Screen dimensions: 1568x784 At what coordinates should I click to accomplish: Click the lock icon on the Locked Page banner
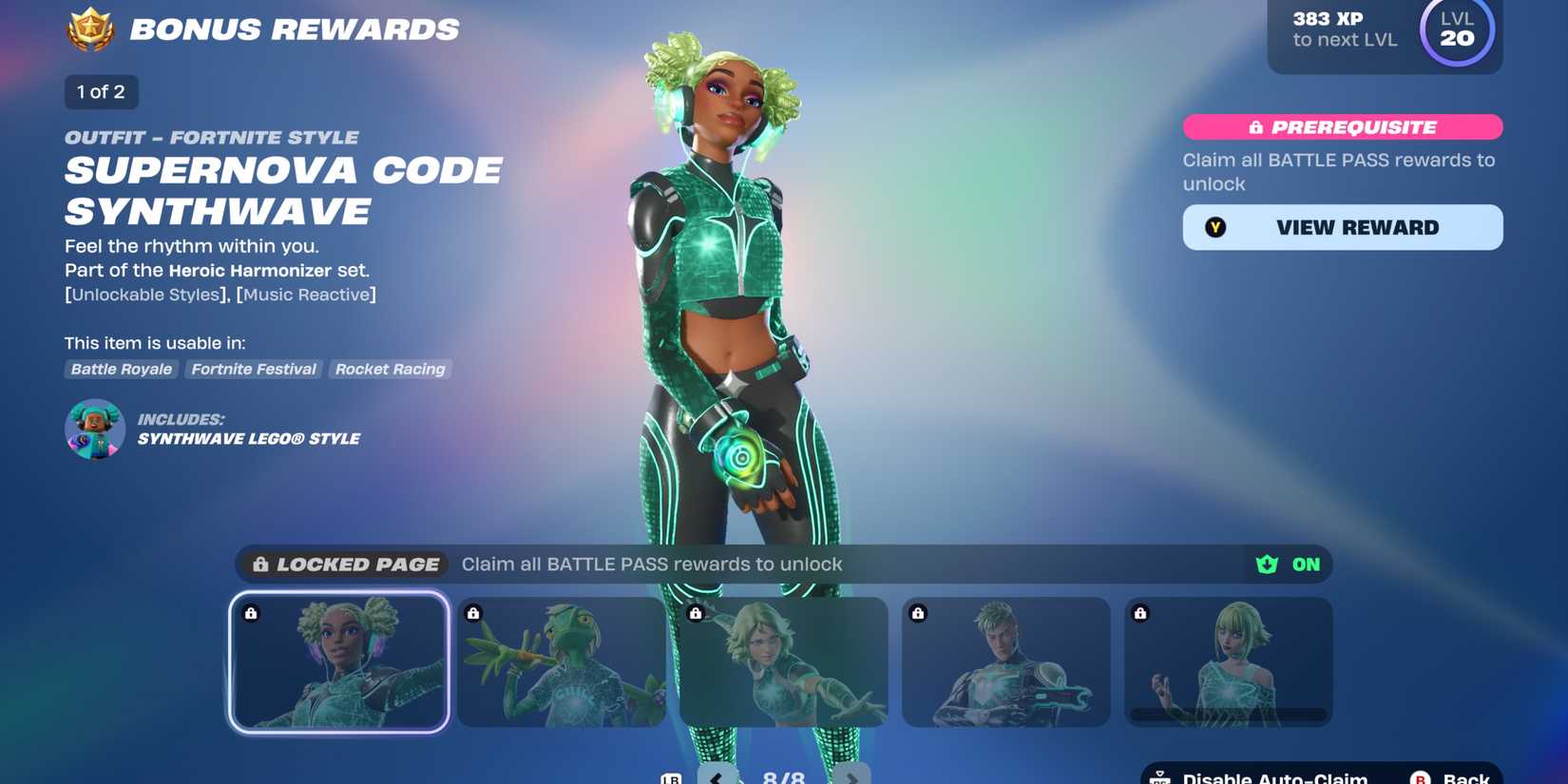(258, 564)
